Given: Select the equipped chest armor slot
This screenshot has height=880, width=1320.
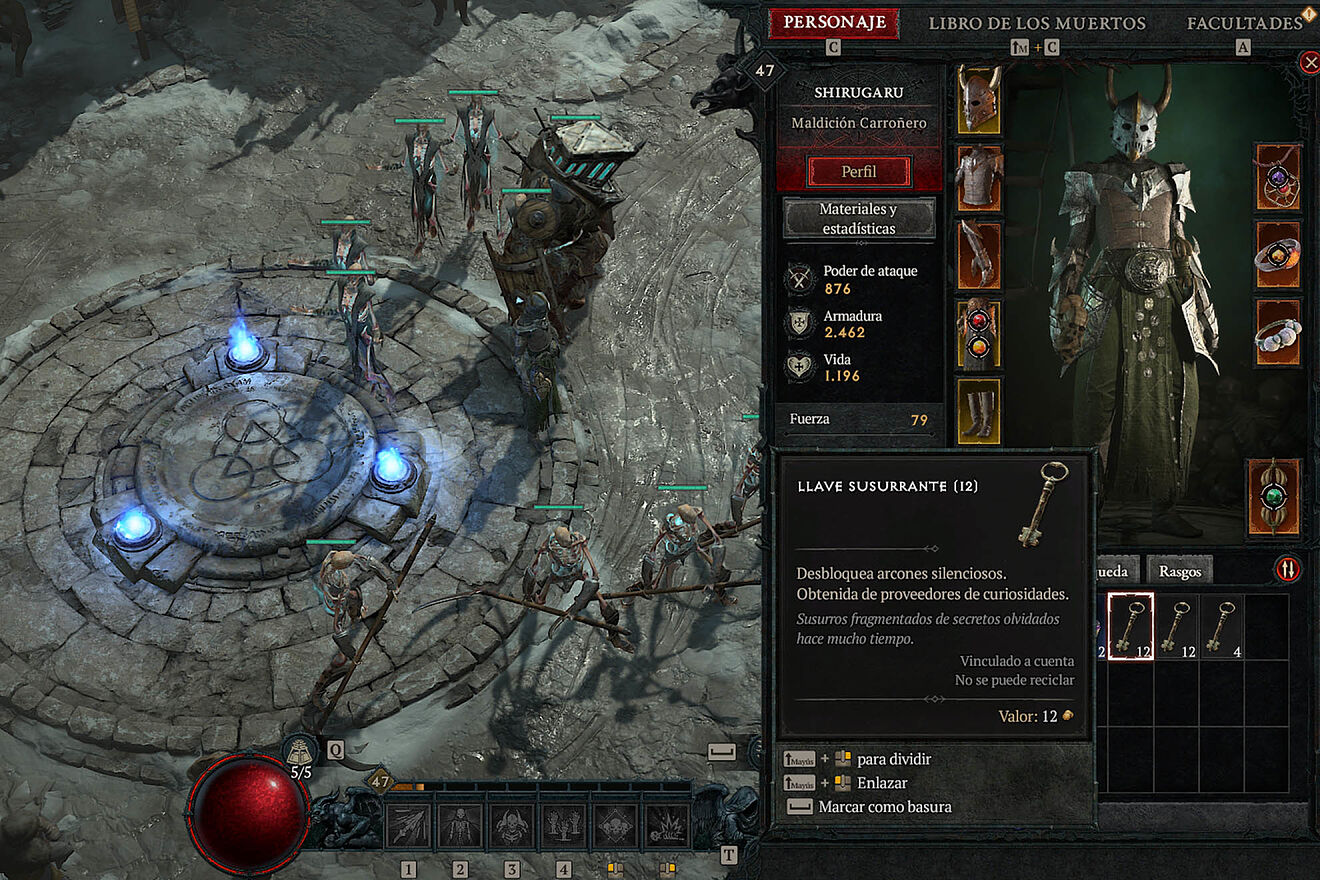Looking at the screenshot, I should pyautogui.click(x=979, y=177).
